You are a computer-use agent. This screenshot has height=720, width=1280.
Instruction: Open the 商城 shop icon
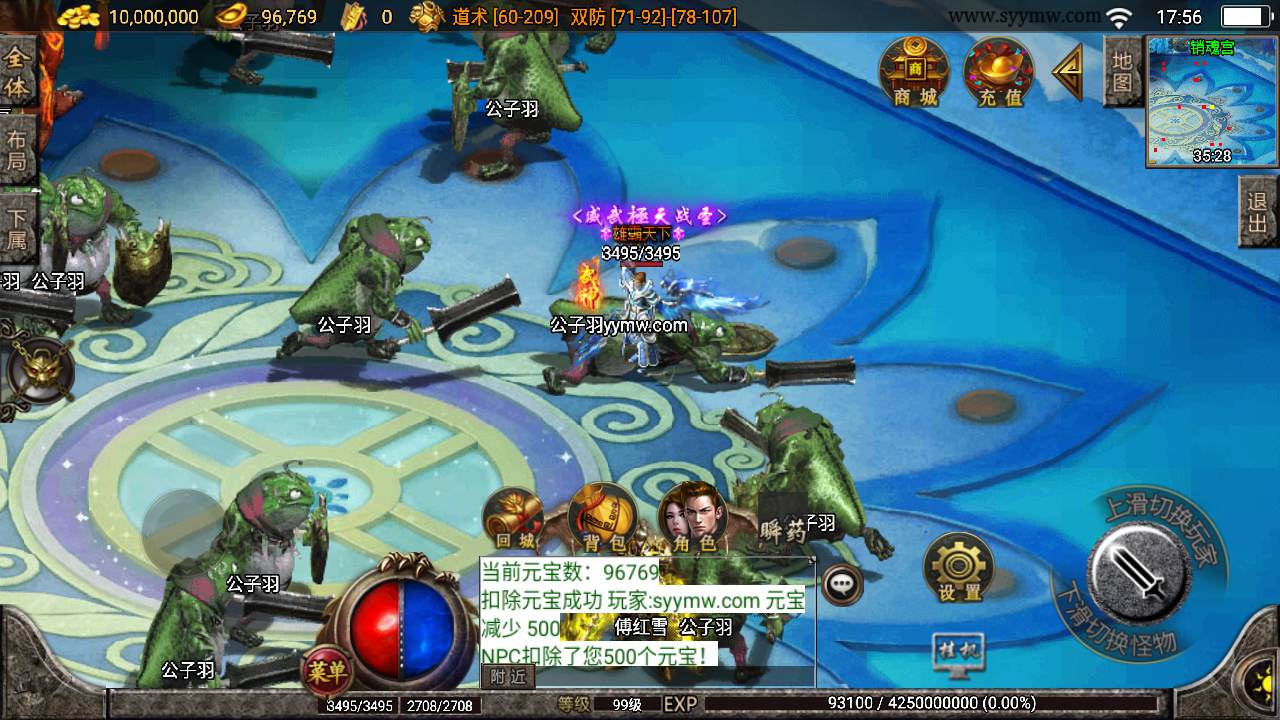click(x=914, y=72)
